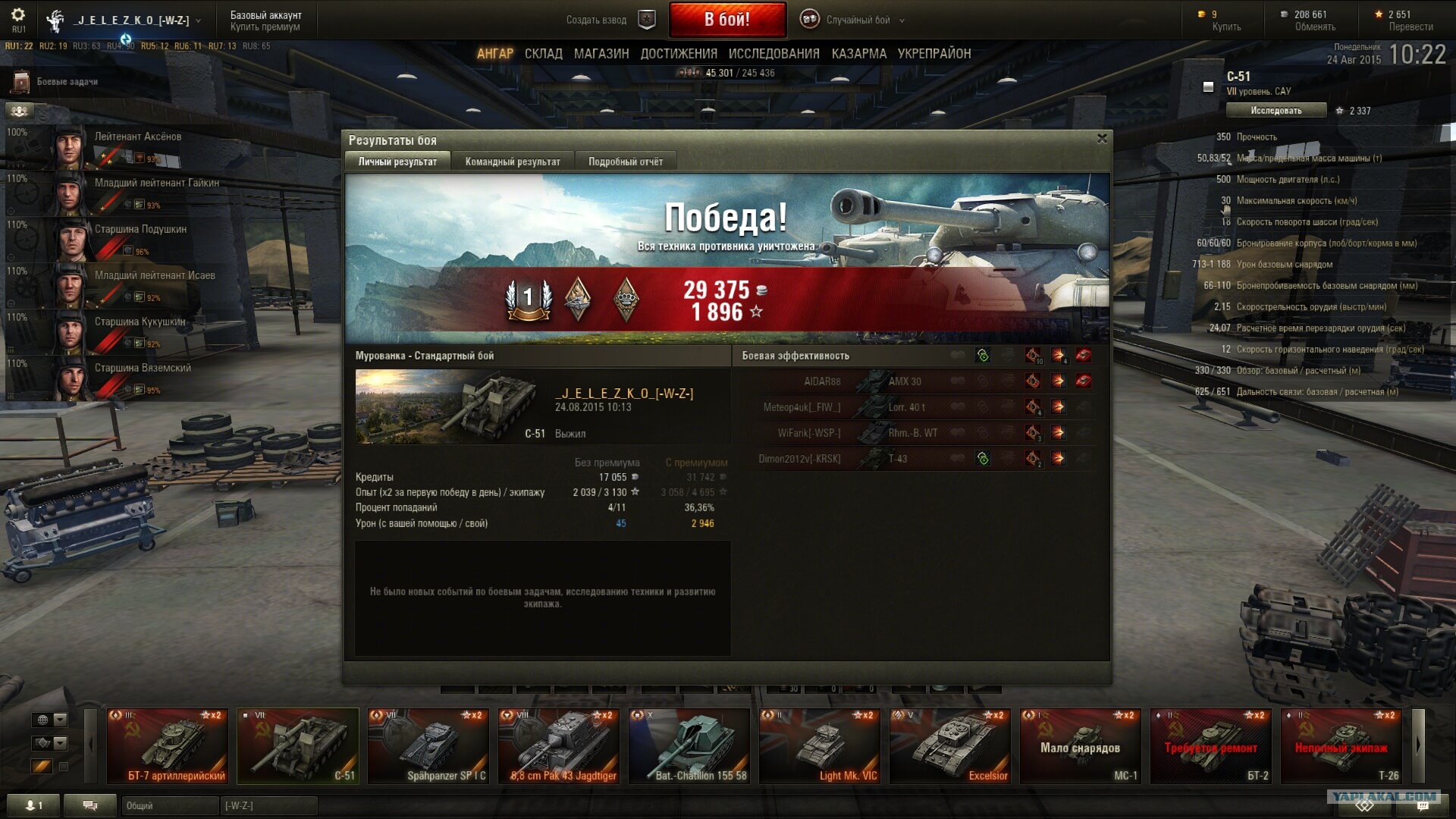This screenshot has width=1456, height=819.
Task: Switch to the Командный результат tab
Action: pos(513,162)
